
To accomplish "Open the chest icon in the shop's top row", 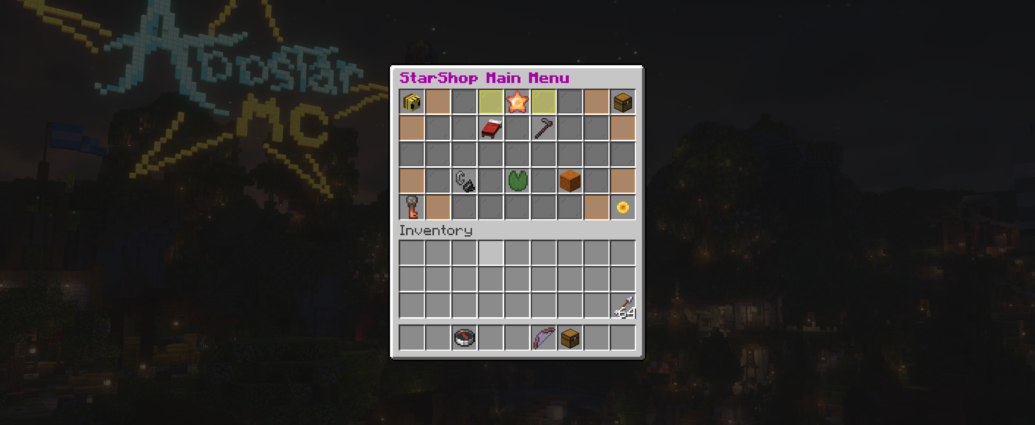I will point(622,101).
